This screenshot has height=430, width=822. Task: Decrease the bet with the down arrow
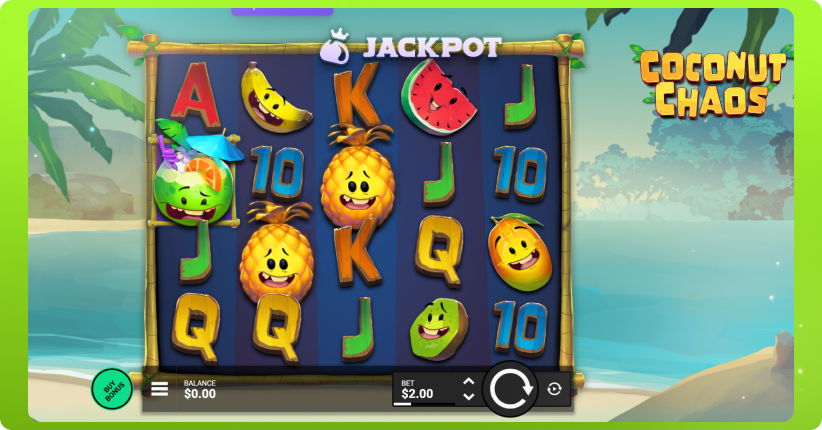468,396
